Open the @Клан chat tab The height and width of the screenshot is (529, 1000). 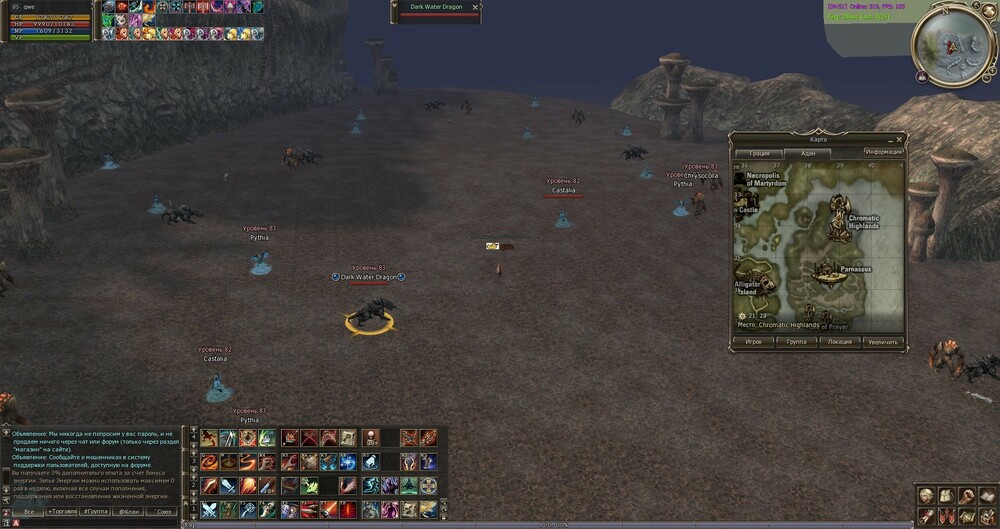click(129, 511)
